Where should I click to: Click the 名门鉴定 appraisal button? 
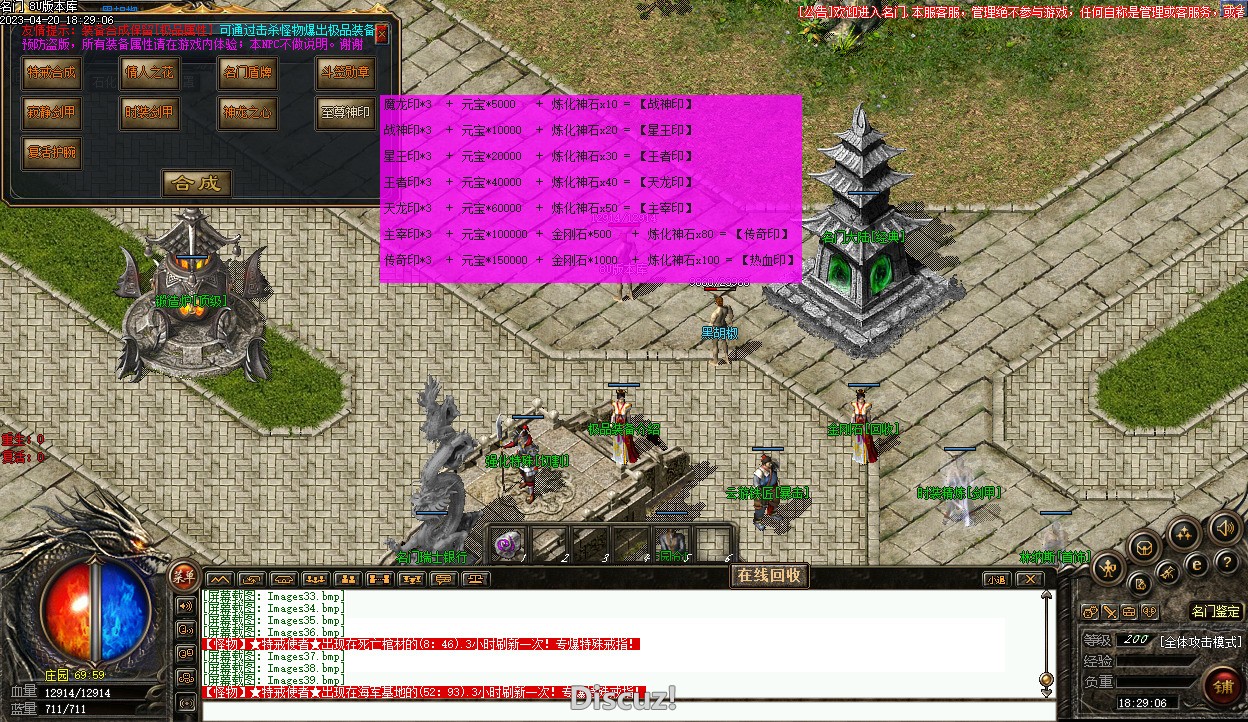click(1216, 611)
